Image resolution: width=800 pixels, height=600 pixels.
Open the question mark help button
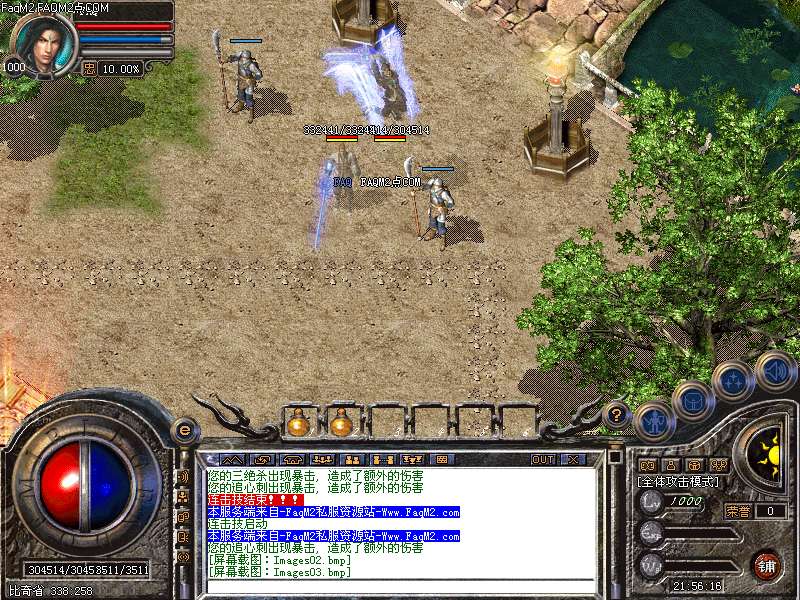point(617,413)
